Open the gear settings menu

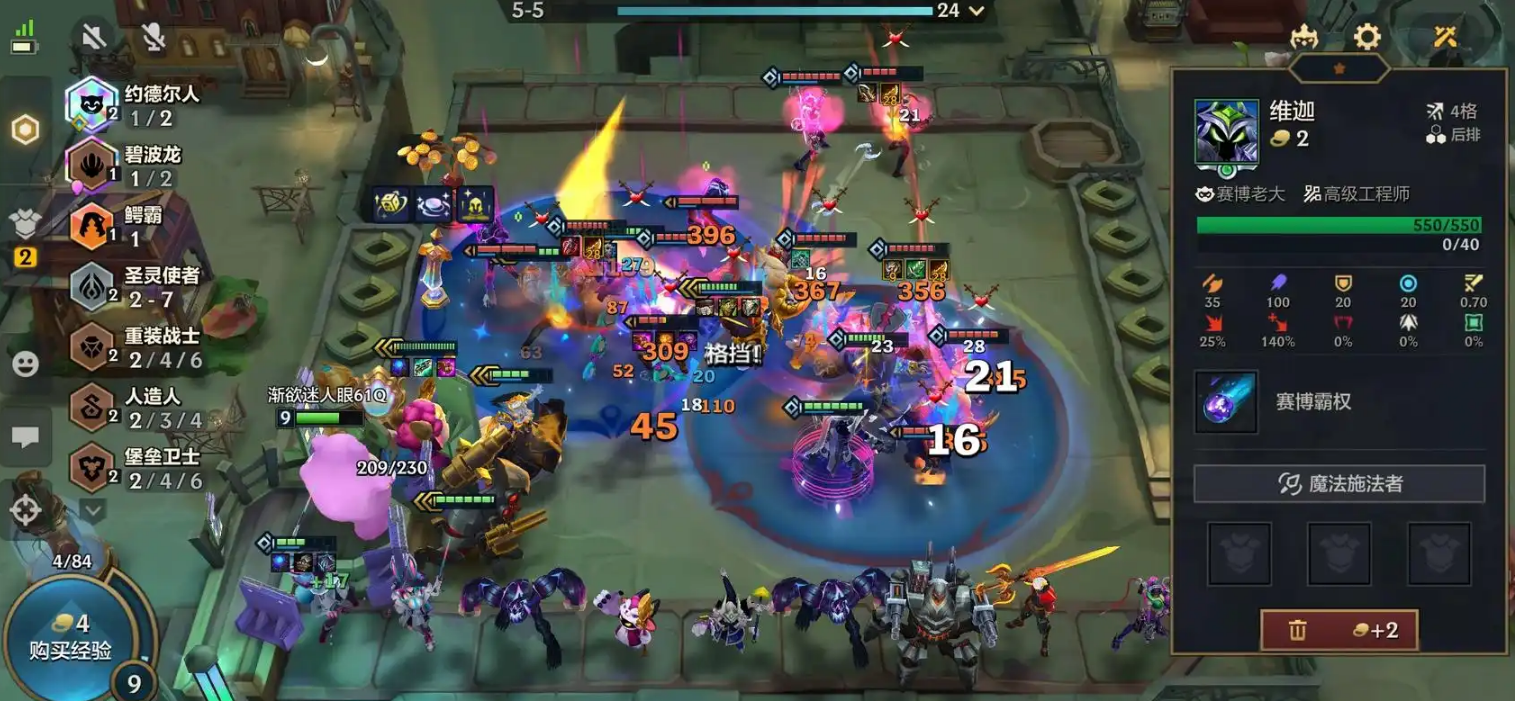1366,38
